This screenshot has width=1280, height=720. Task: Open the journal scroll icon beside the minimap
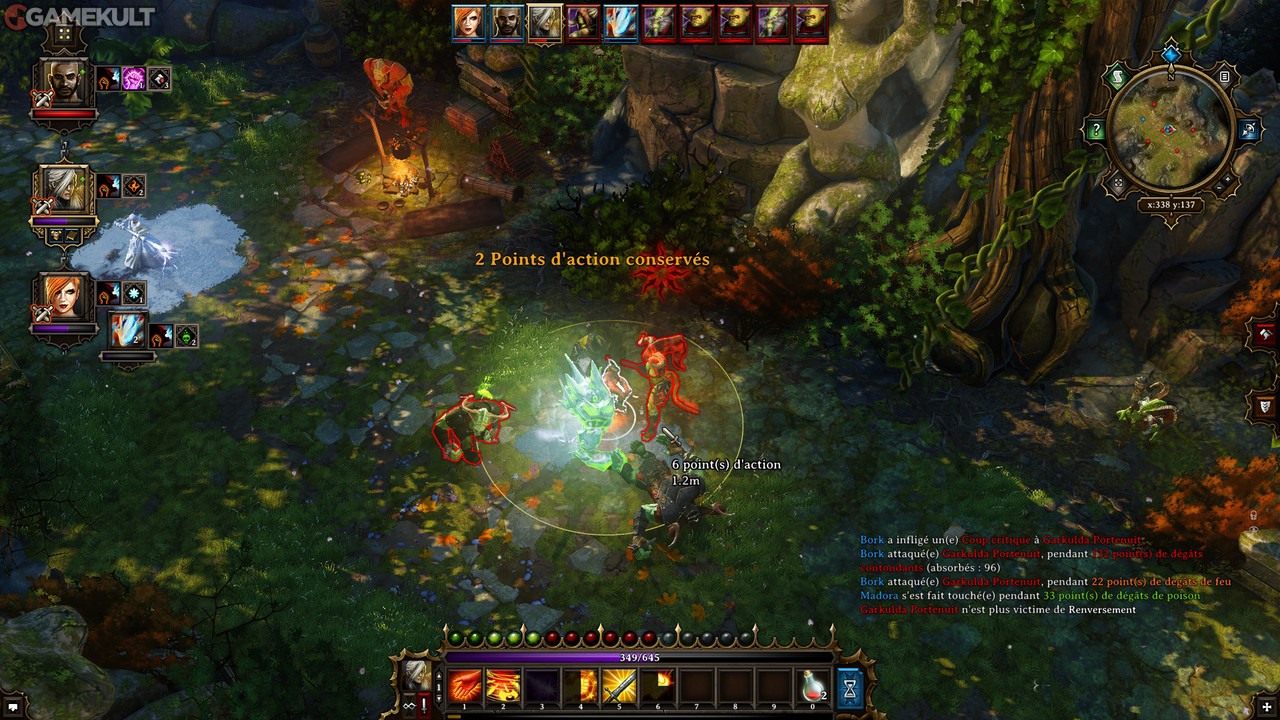pos(1118,77)
